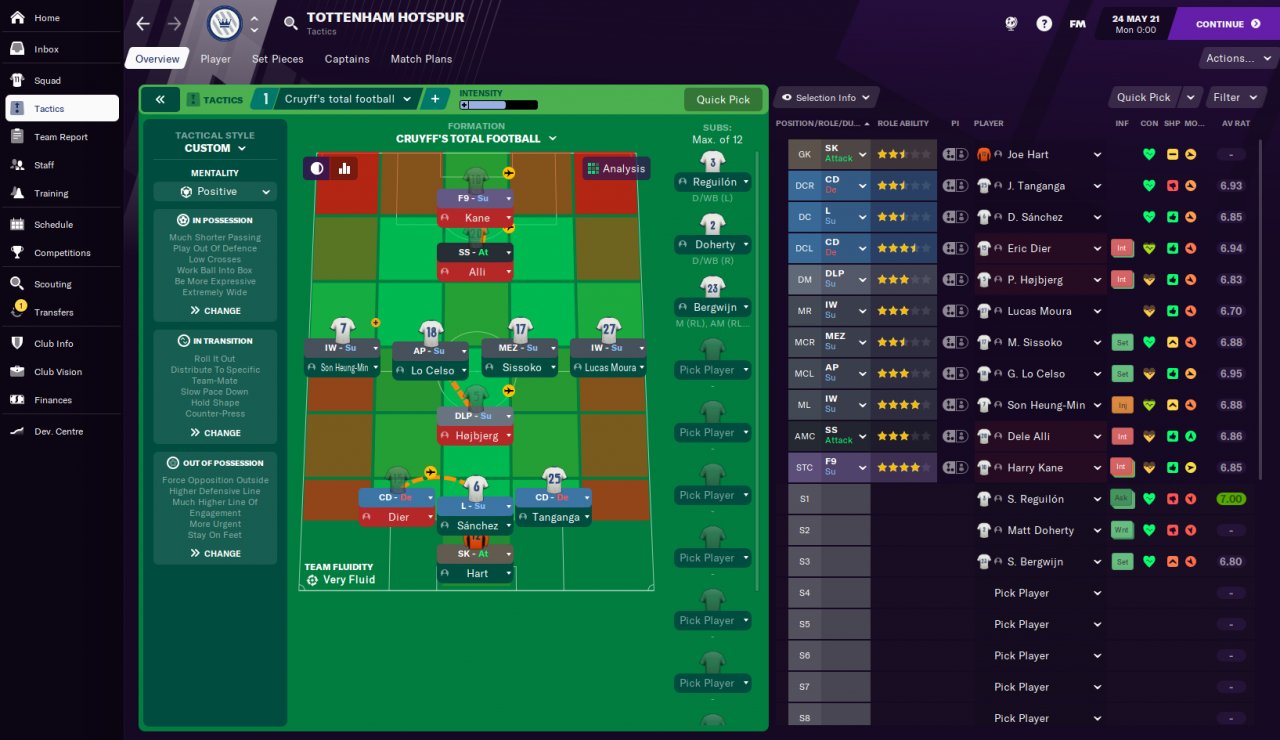The height and width of the screenshot is (740, 1280).
Task: Go to Training in the sidebar
Action: click(51, 193)
